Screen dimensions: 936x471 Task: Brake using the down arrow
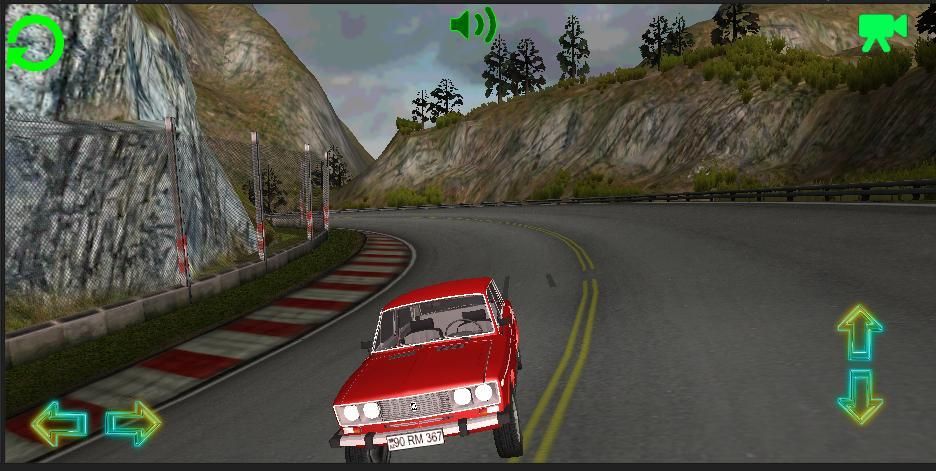(860, 396)
